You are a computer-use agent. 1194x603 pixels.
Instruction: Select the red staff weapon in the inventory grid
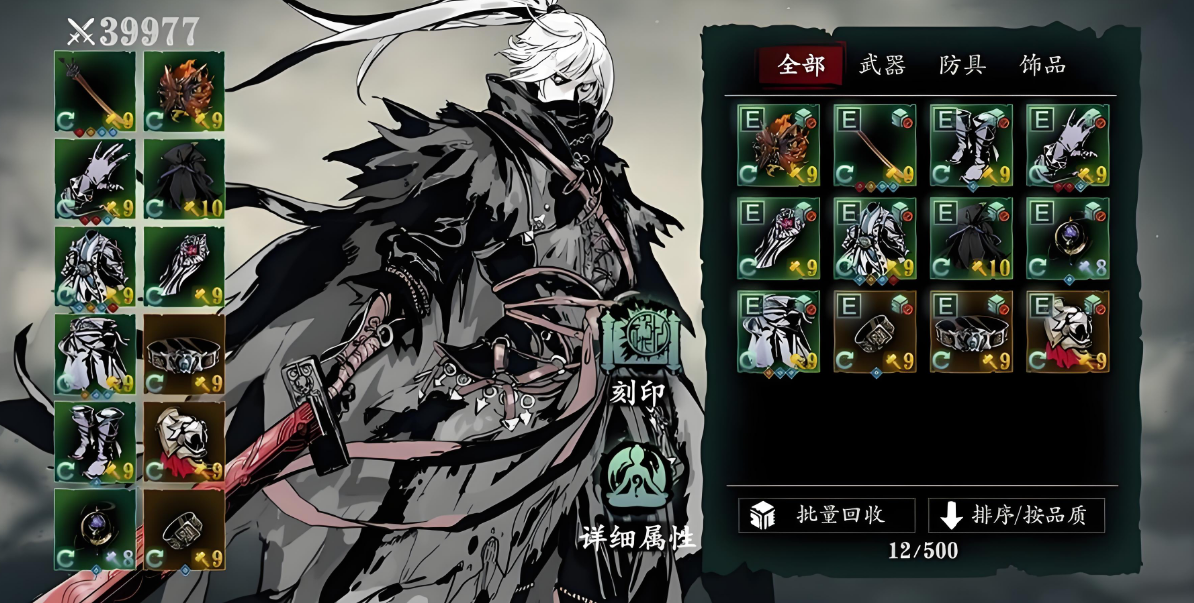tap(874, 146)
